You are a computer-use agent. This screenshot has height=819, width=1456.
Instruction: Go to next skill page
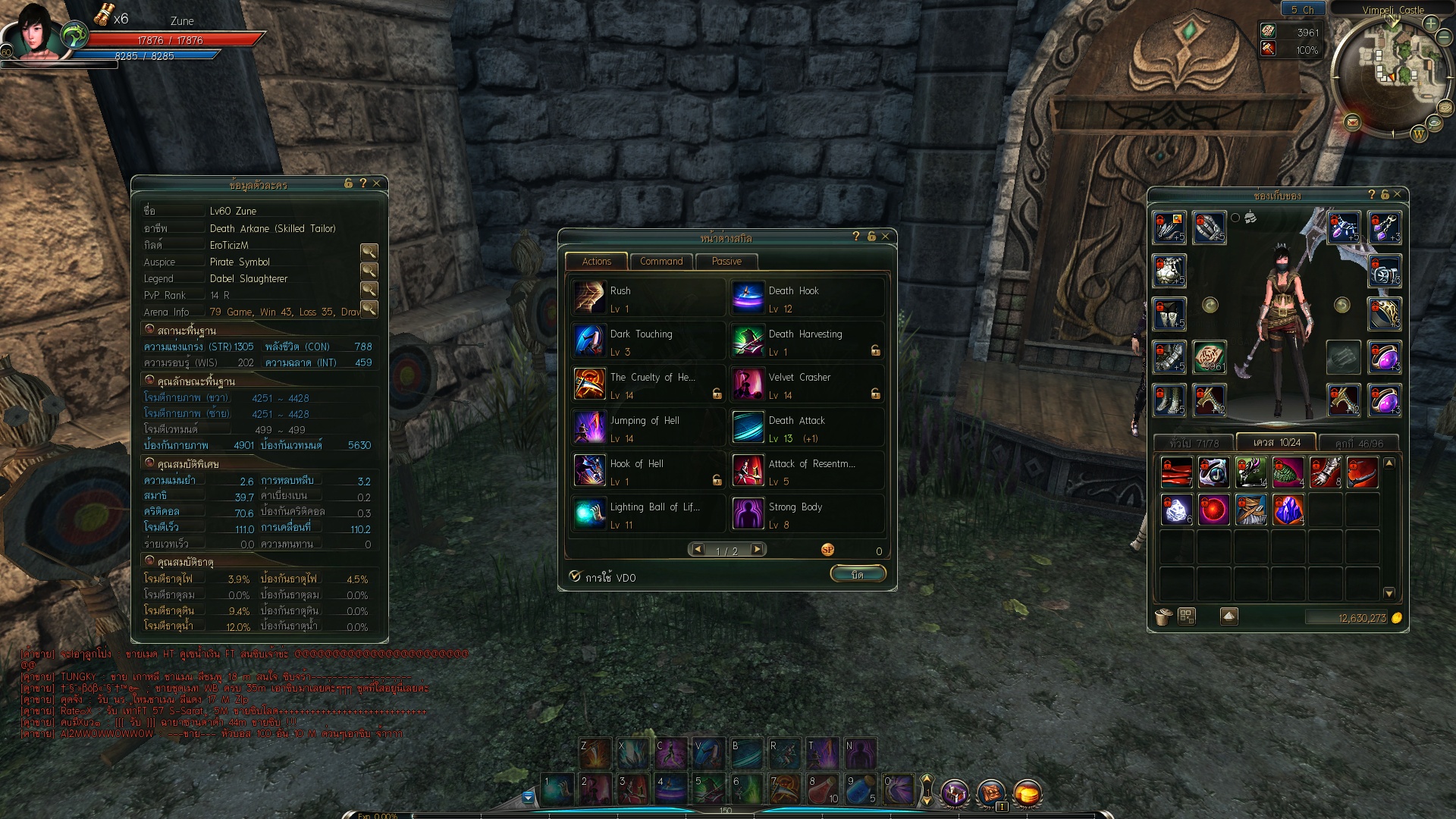click(x=757, y=550)
